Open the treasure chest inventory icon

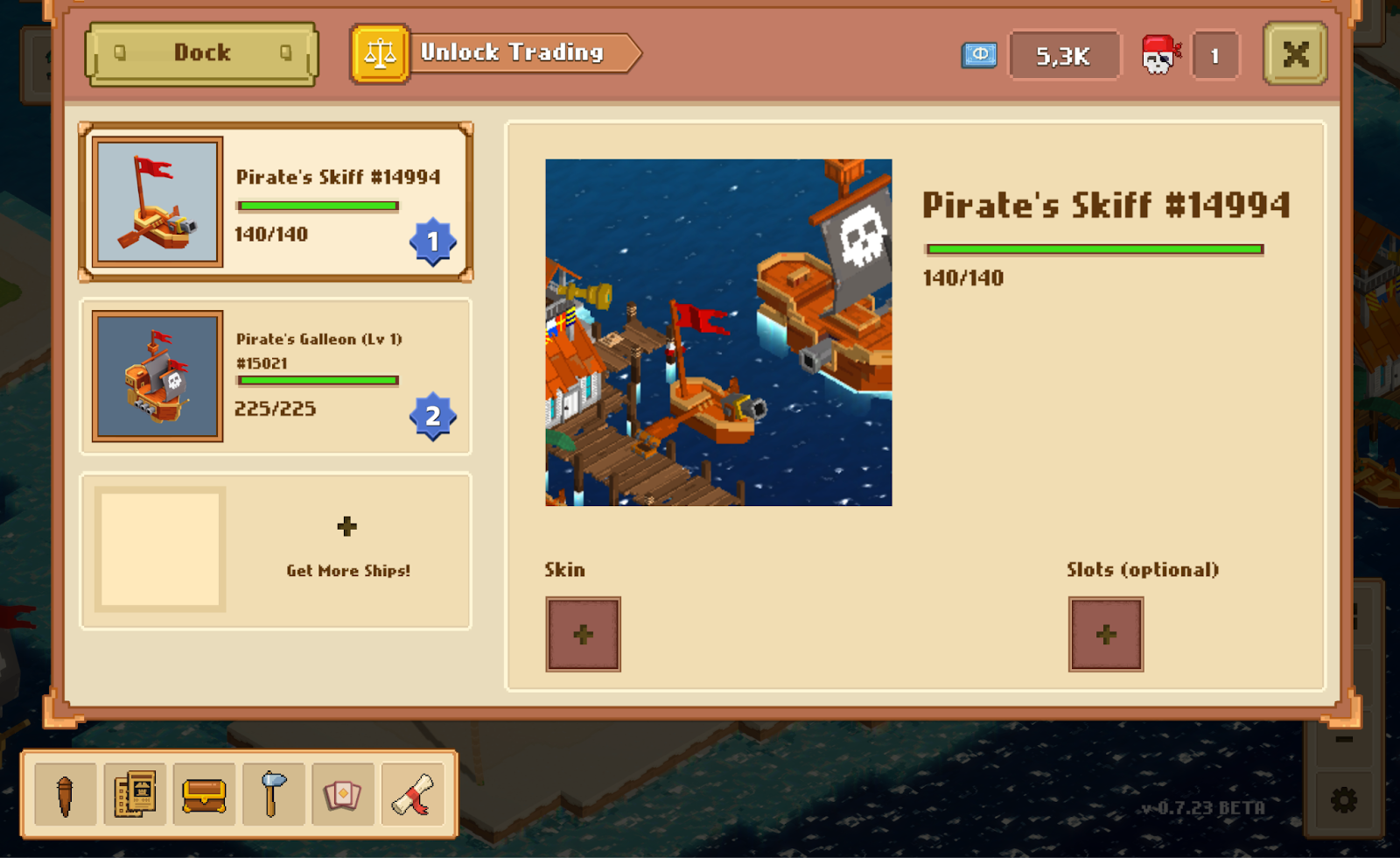tap(203, 795)
